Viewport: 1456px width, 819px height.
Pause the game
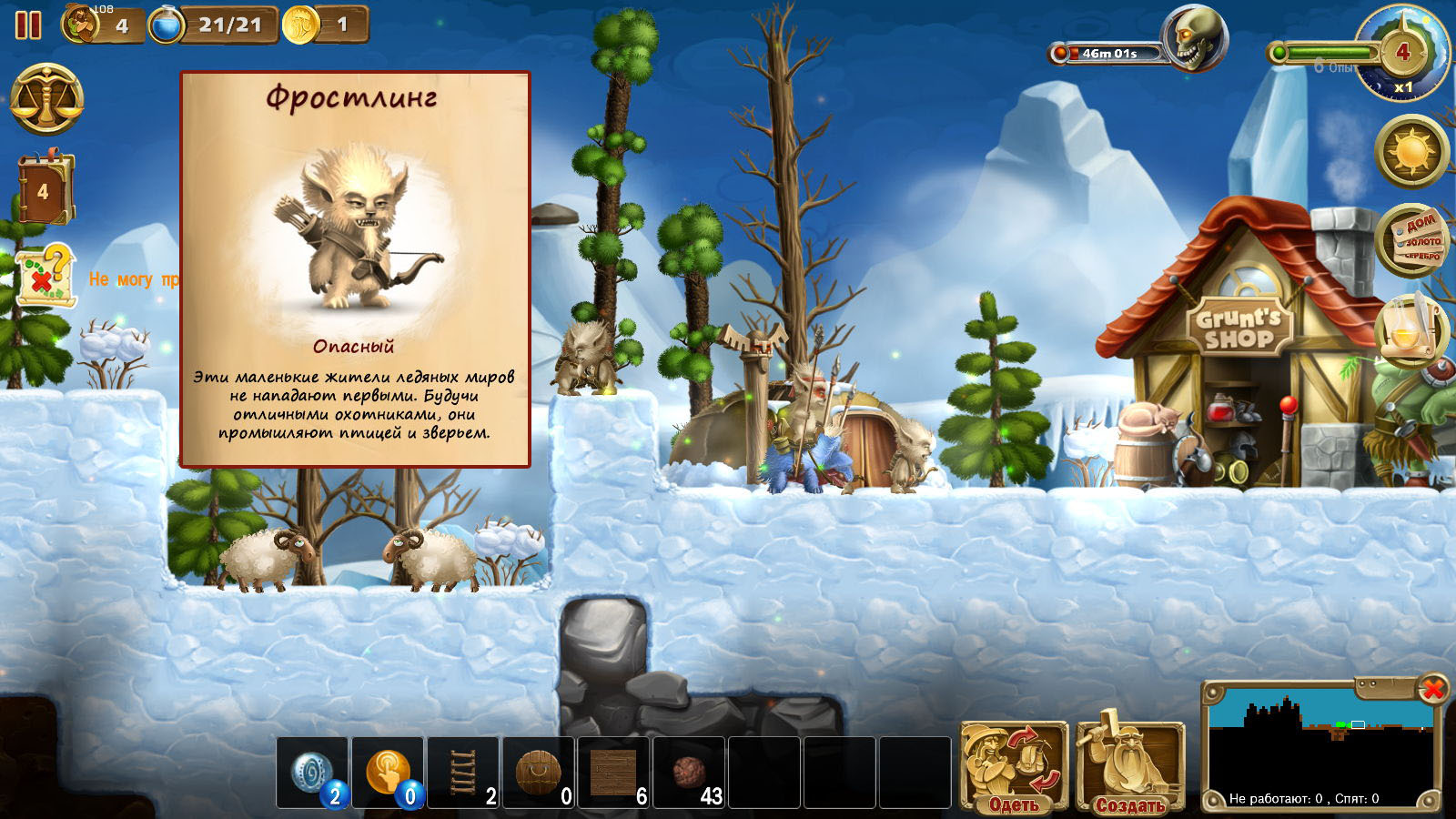point(28,25)
